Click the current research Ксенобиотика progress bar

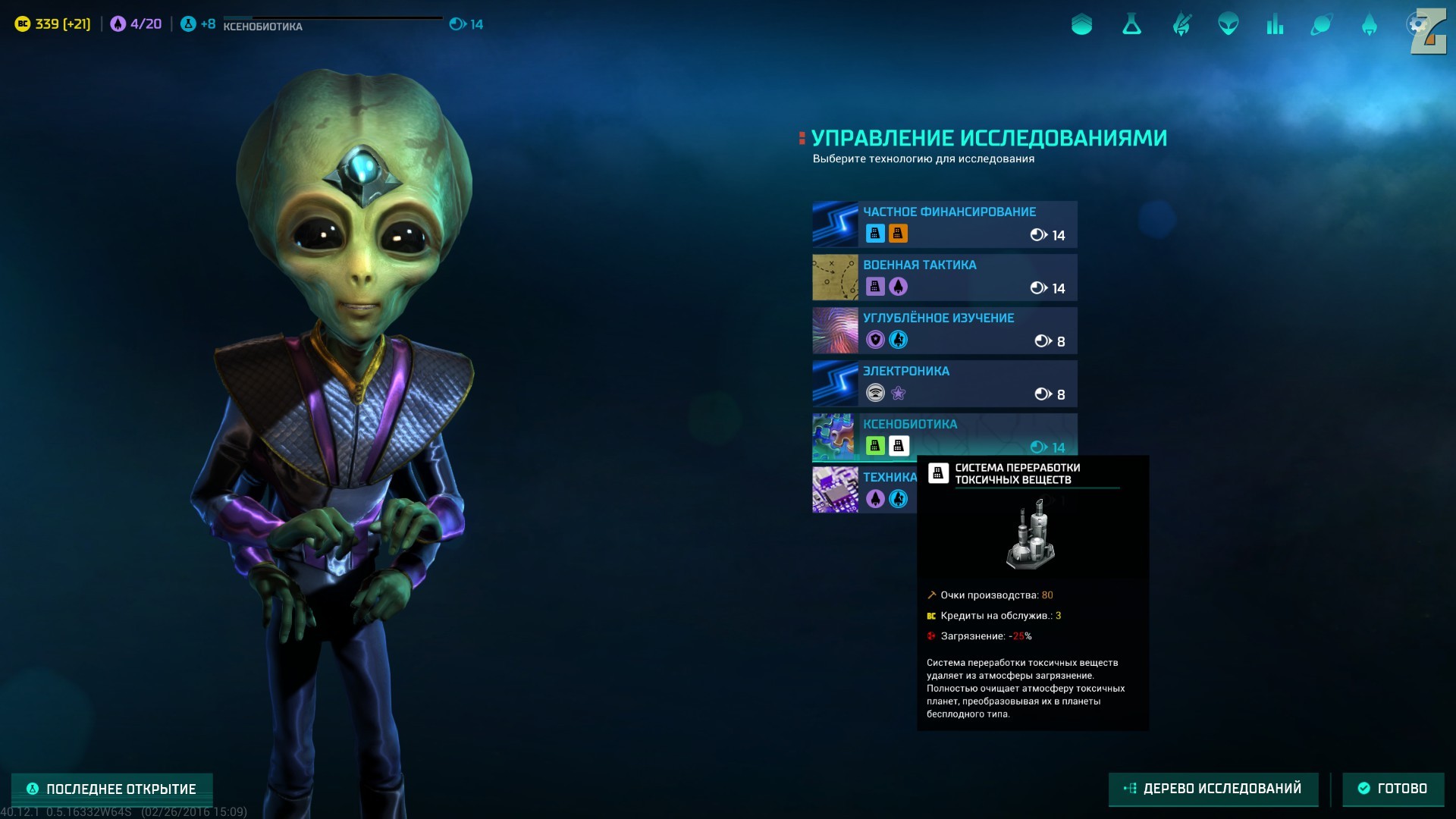(x=332, y=23)
